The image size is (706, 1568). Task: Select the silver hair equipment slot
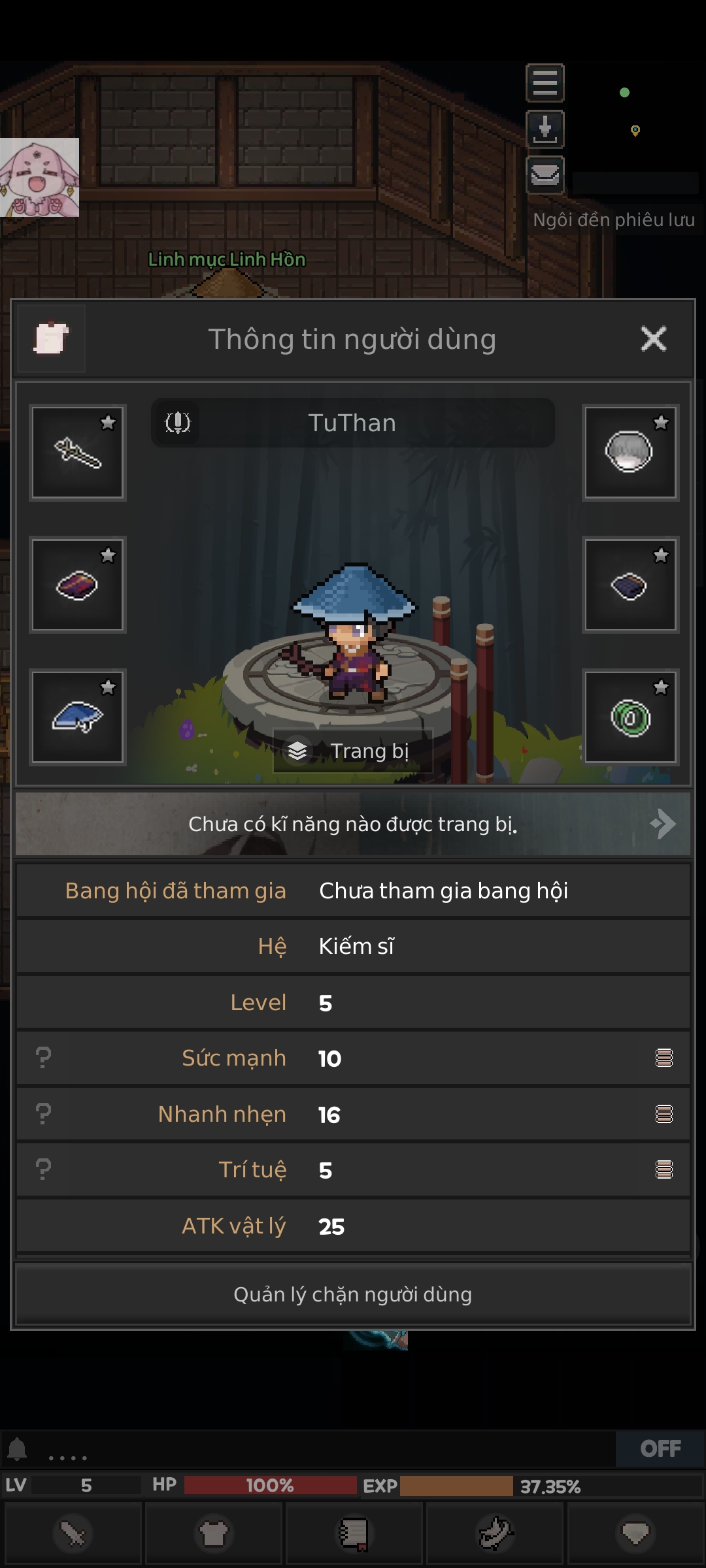coord(630,453)
